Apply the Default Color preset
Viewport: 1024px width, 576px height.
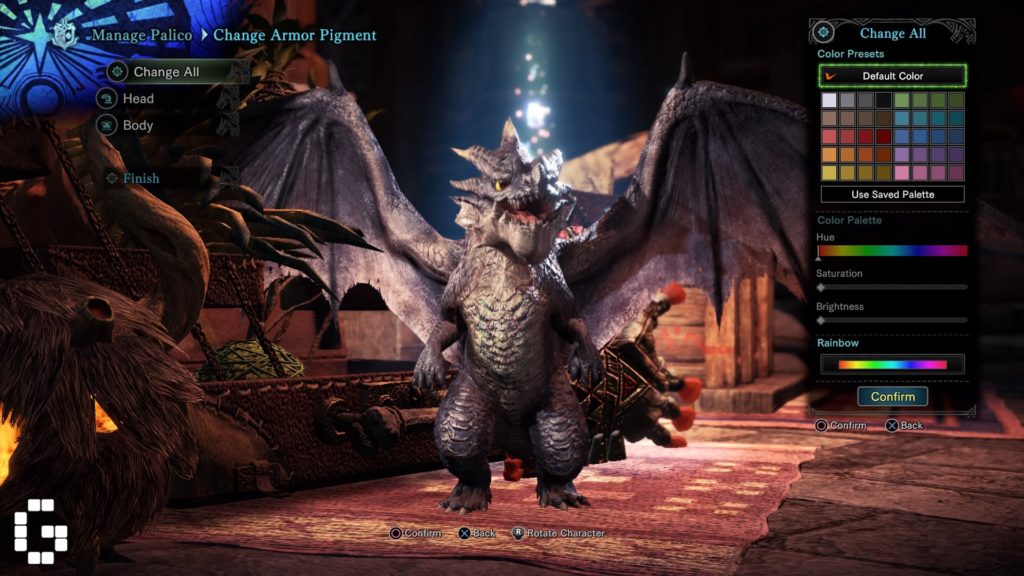[892, 76]
